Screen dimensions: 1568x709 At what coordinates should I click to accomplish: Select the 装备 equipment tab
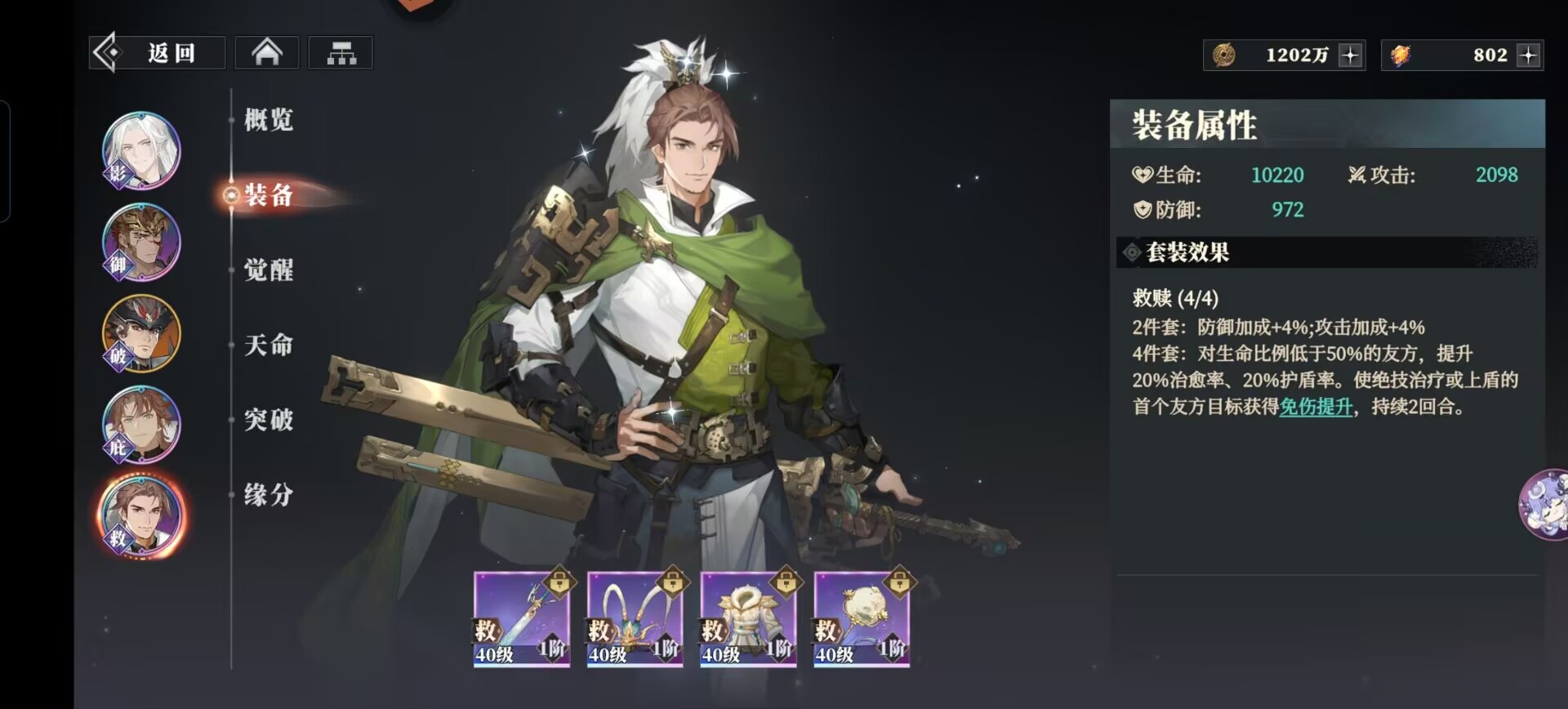pyautogui.click(x=269, y=195)
